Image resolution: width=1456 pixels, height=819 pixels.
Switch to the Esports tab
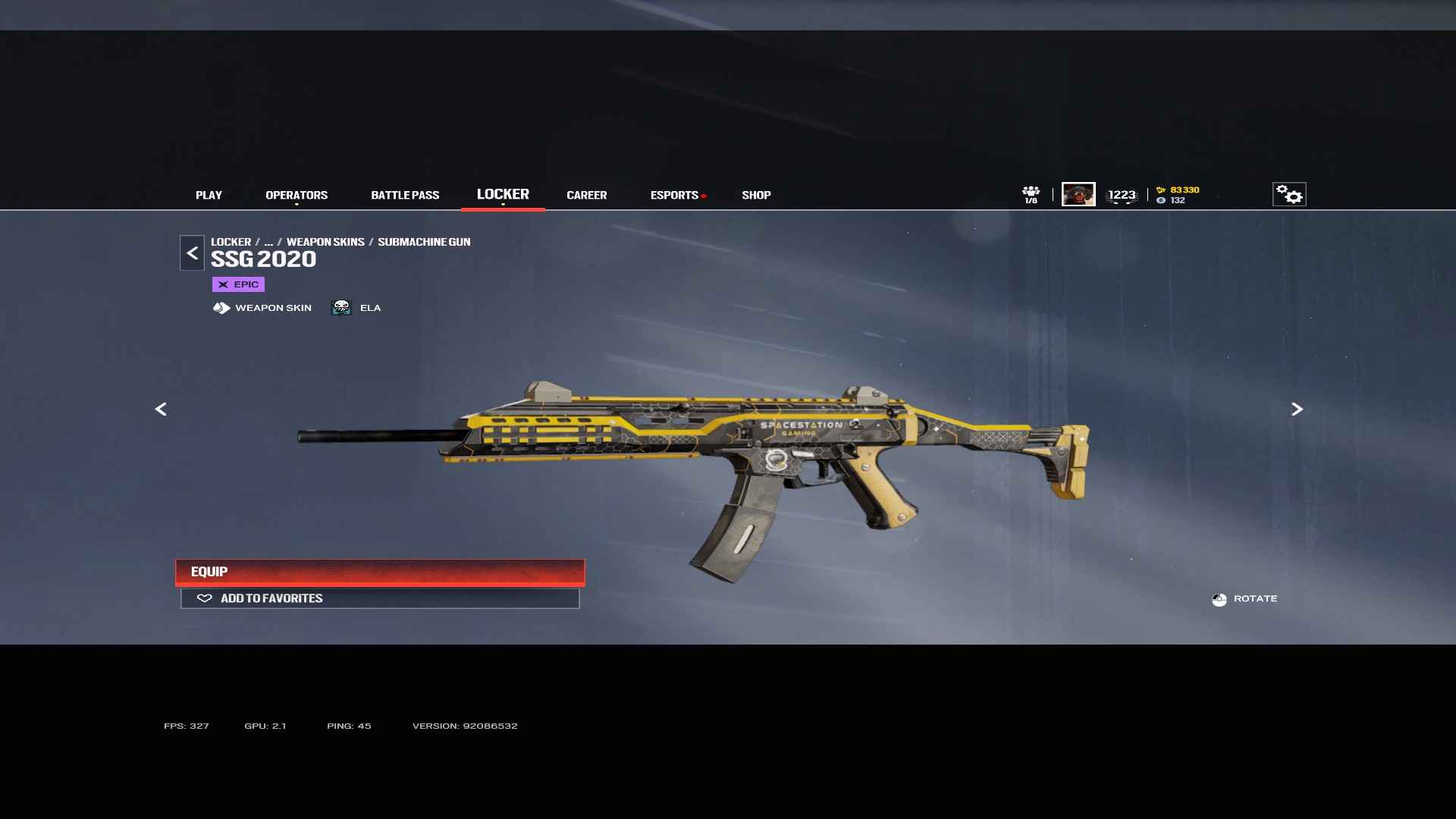(x=674, y=195)
